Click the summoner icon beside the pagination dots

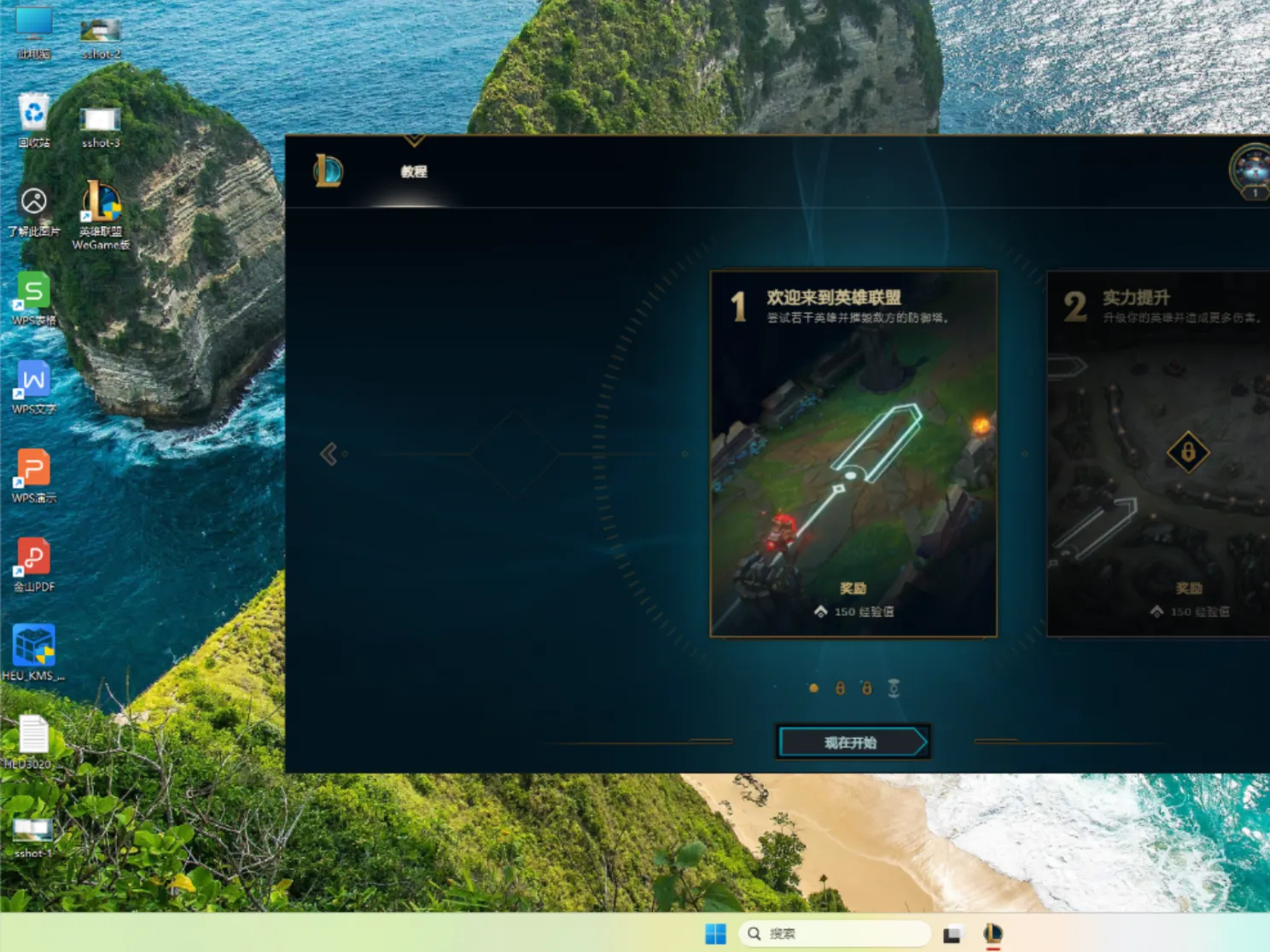pos(894,688)
